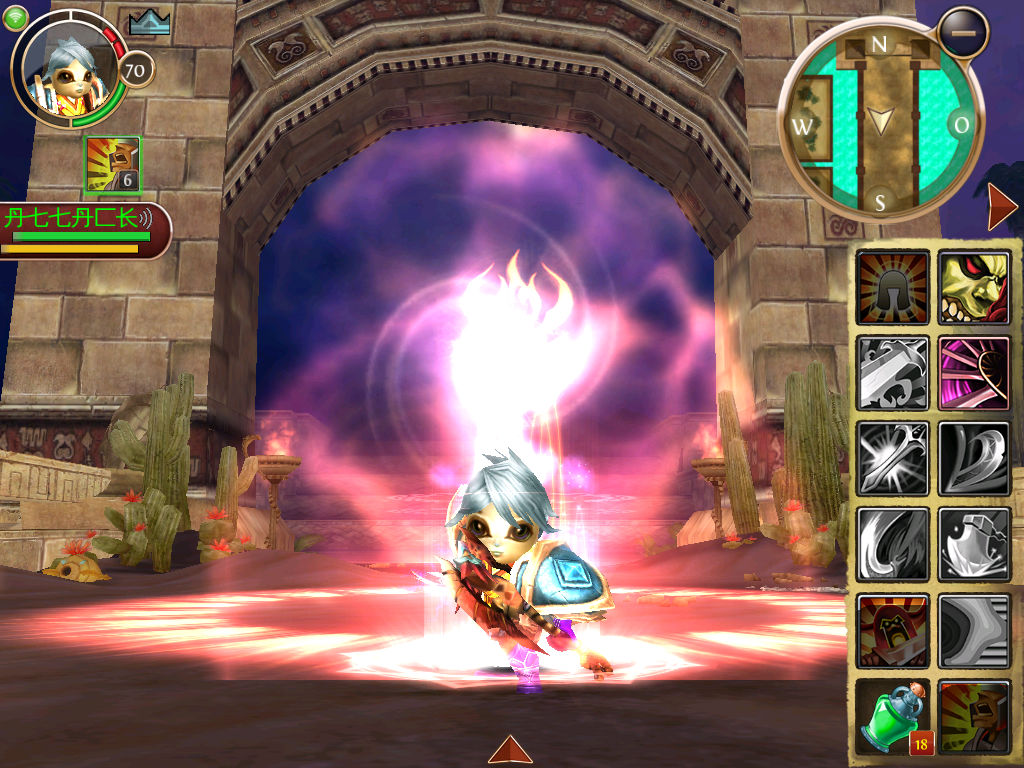
Task: Activate the helmet skill with orange rays
Action: [x=893, y=288]
